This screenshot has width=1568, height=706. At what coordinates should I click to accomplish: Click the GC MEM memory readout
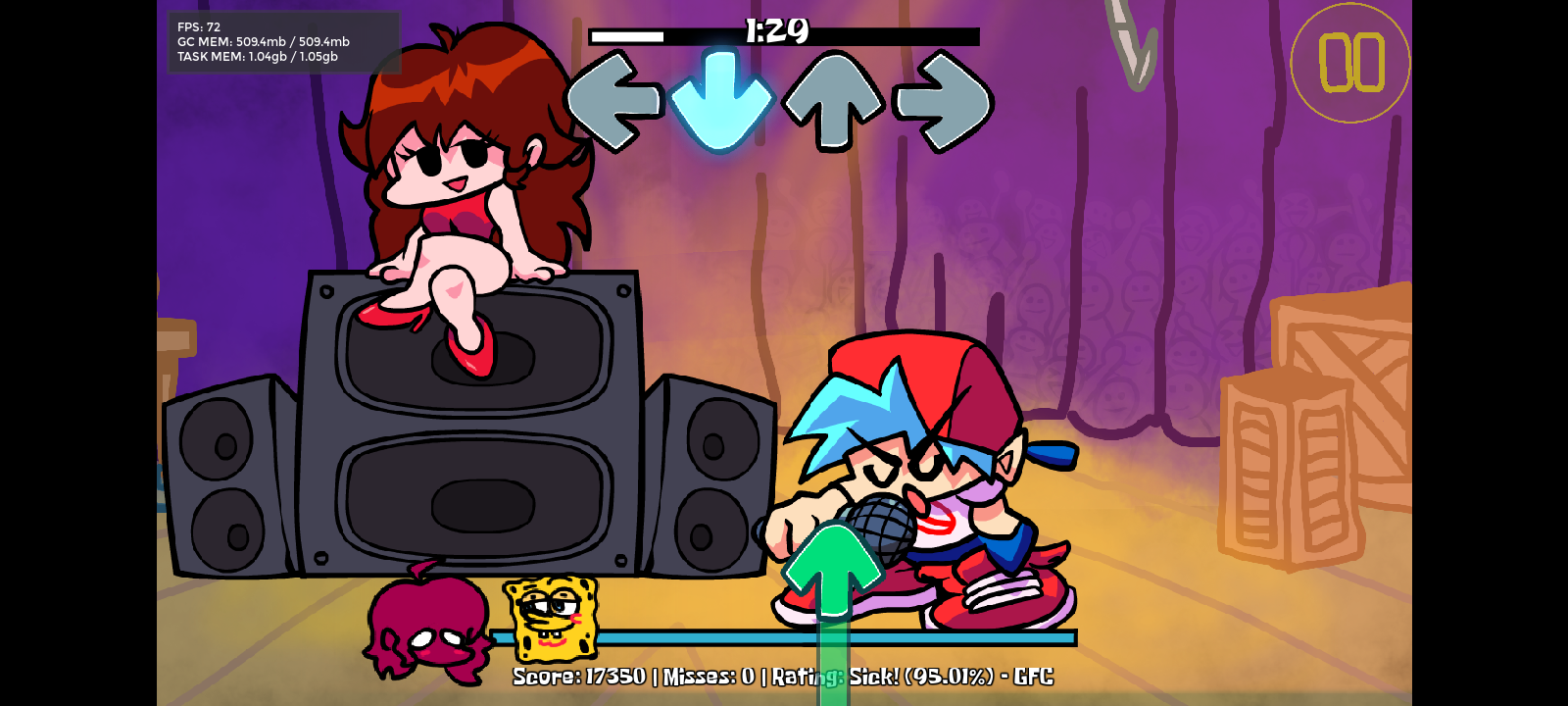coord(262,41)
